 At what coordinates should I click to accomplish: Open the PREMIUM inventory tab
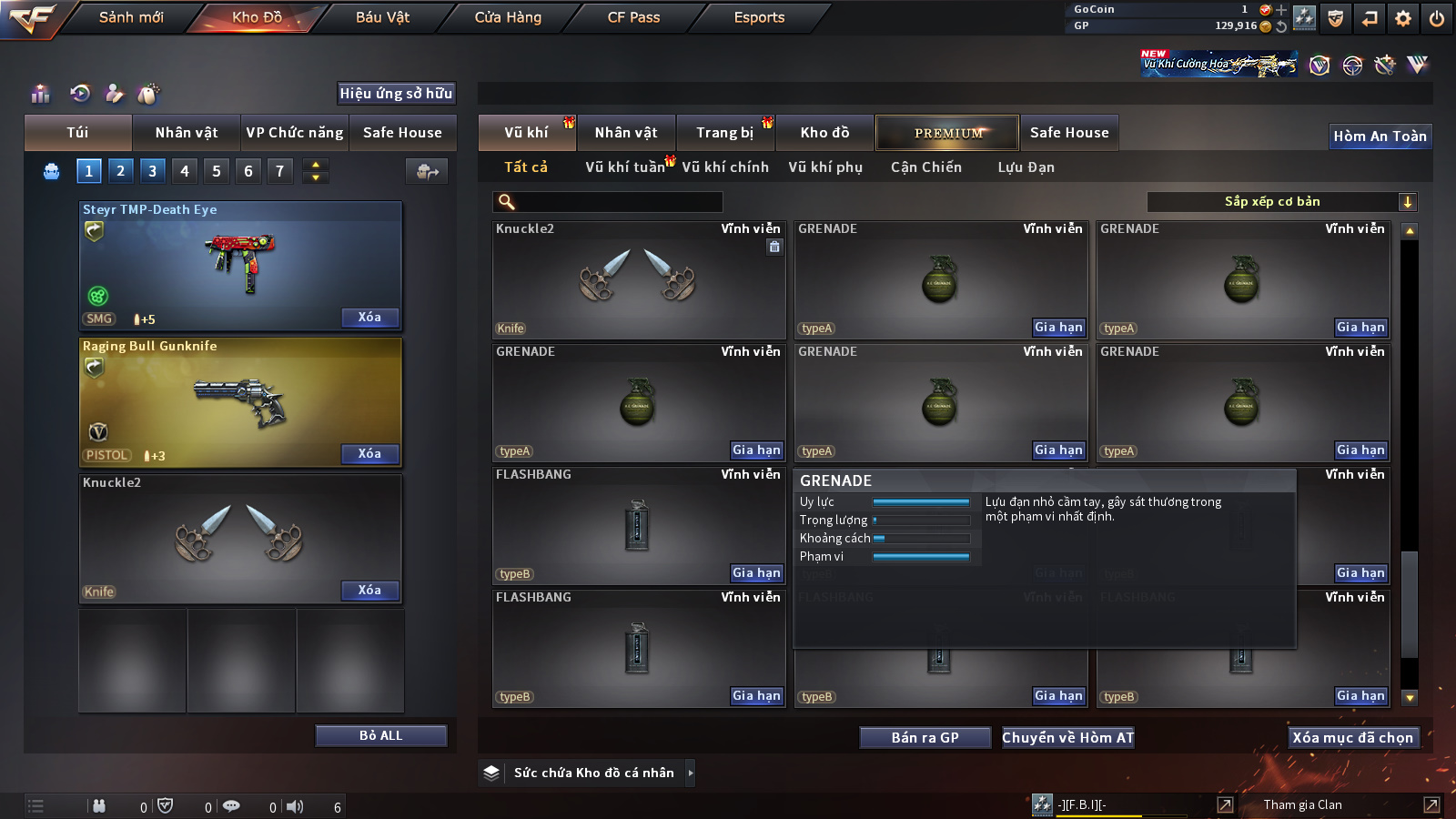[947, 133]
